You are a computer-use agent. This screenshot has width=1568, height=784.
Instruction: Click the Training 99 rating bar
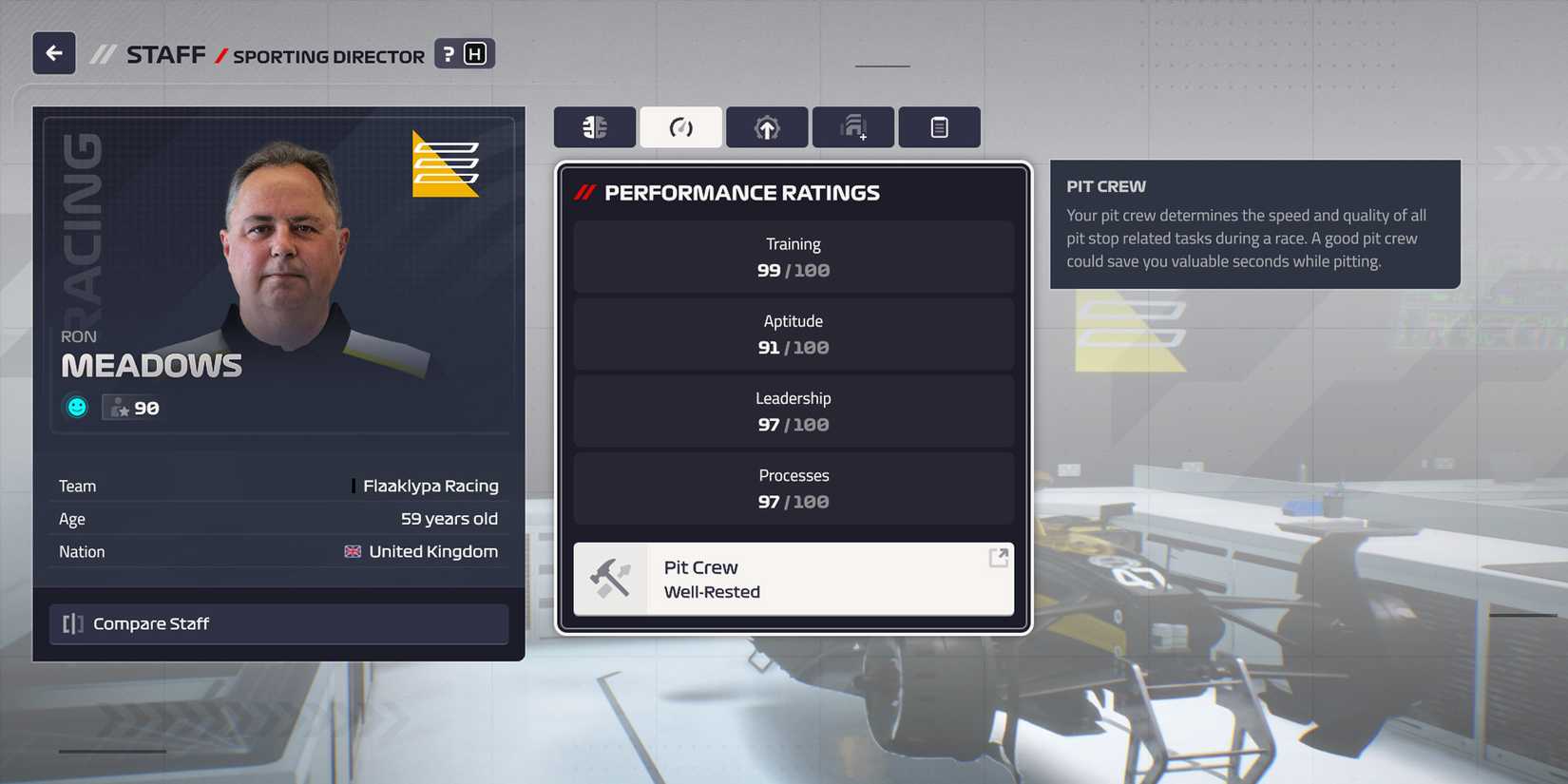coord(794,257)
